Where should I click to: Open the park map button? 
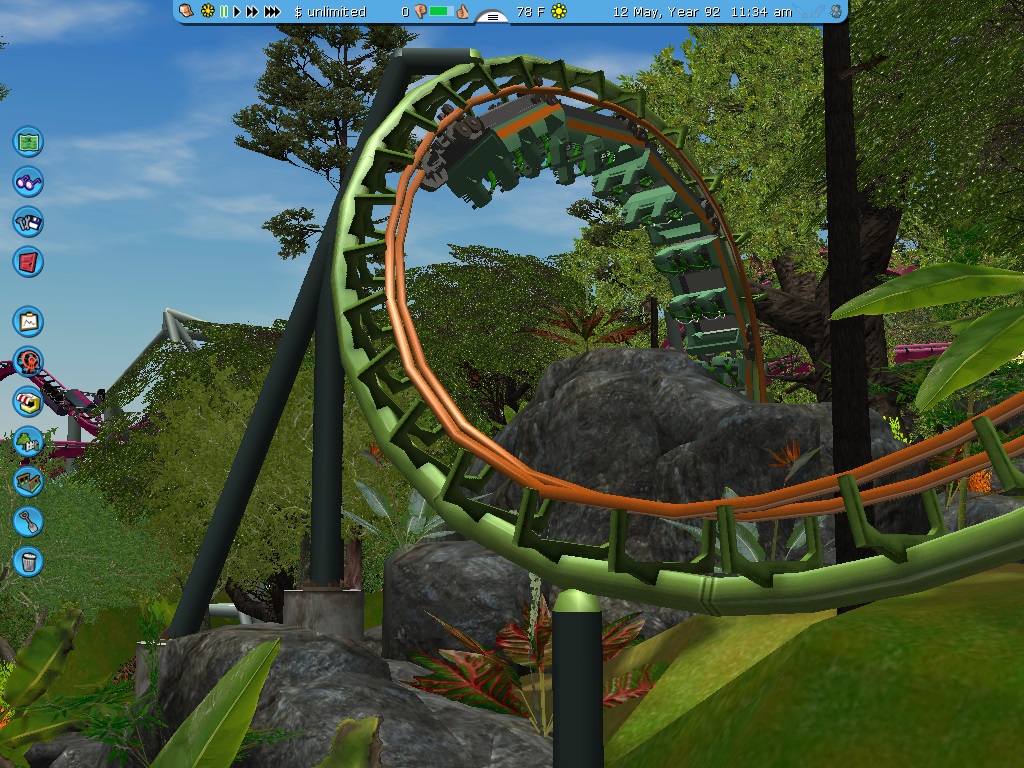click(x=28, y=141)
